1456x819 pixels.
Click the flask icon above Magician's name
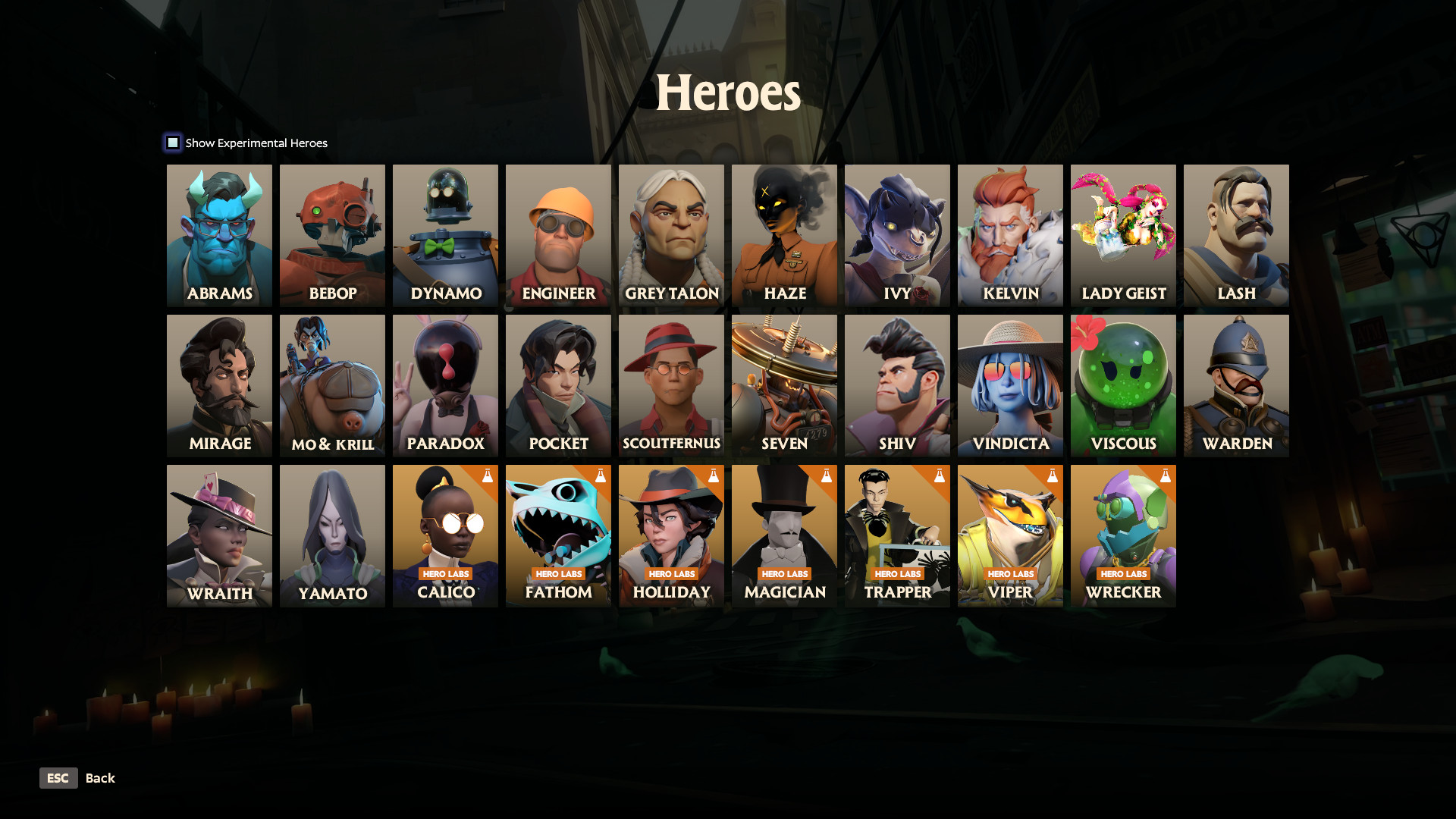coord(825,477)
